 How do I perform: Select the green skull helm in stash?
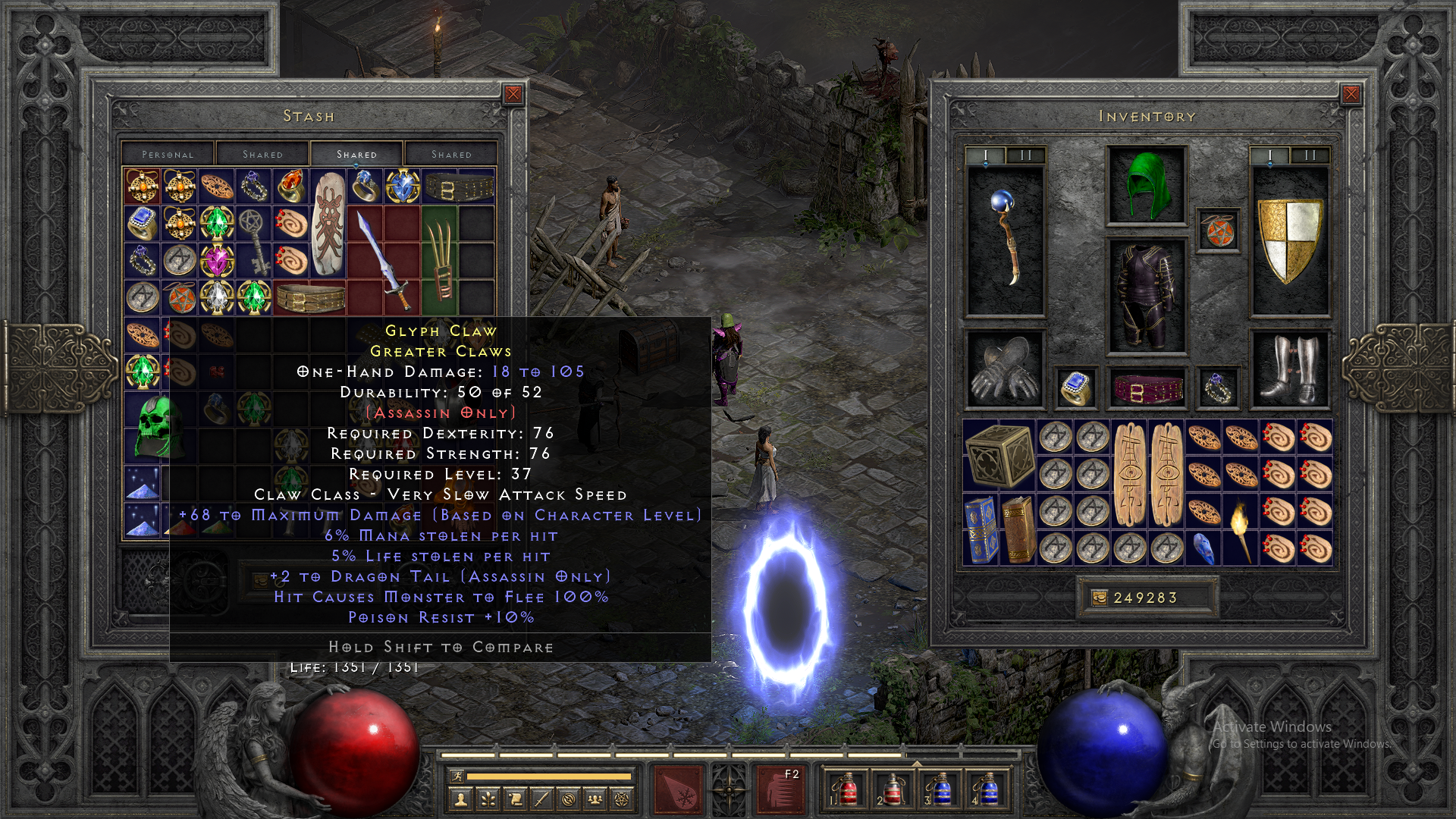[160, 427]
